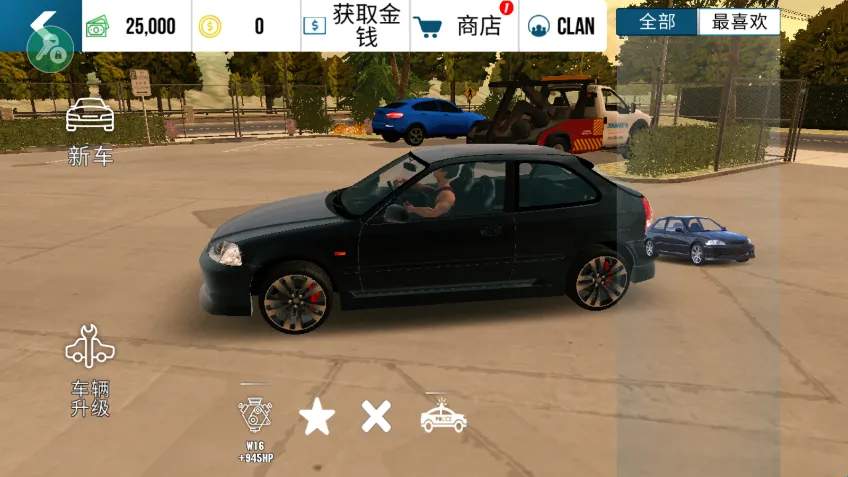Open the 新车 new car menu

[90, 132]
